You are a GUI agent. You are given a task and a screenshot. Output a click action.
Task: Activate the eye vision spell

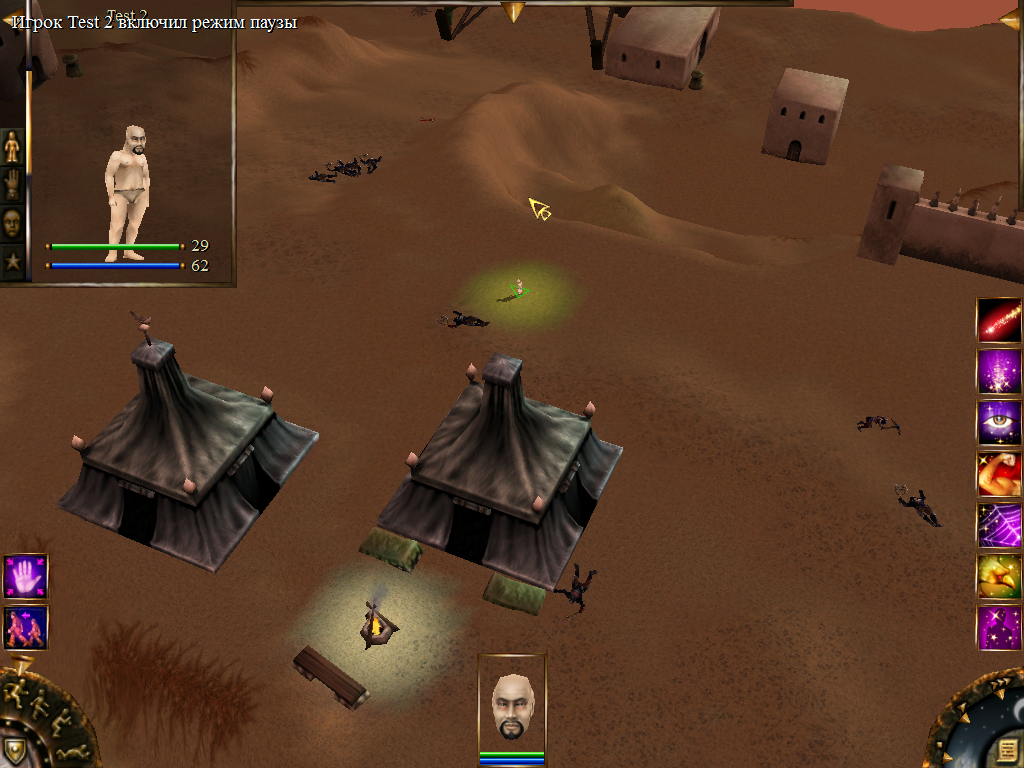pos(998,423)
